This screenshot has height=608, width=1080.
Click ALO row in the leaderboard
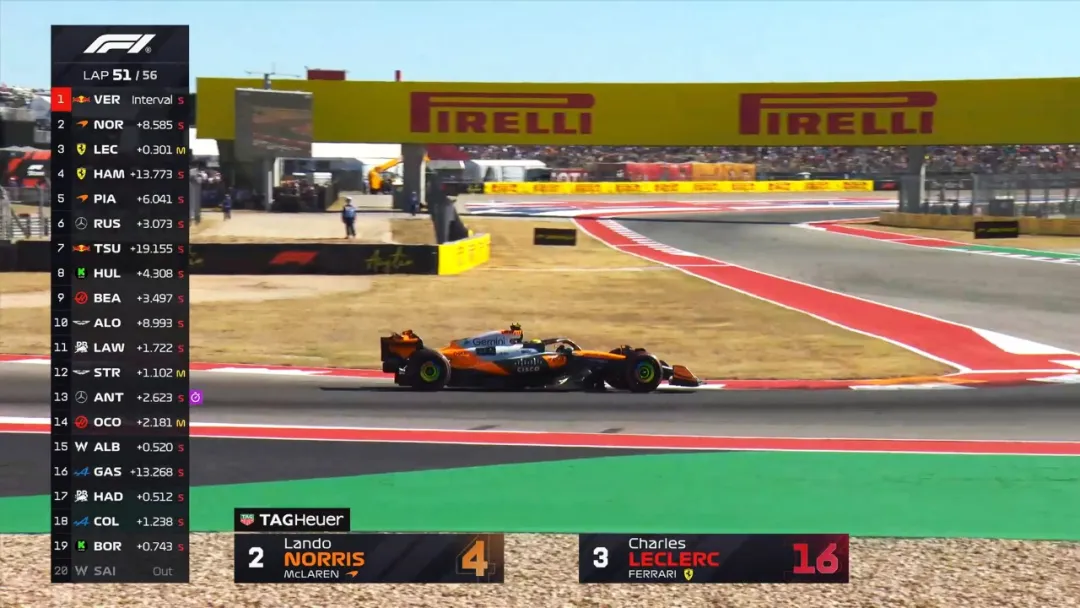pos(120,323)
